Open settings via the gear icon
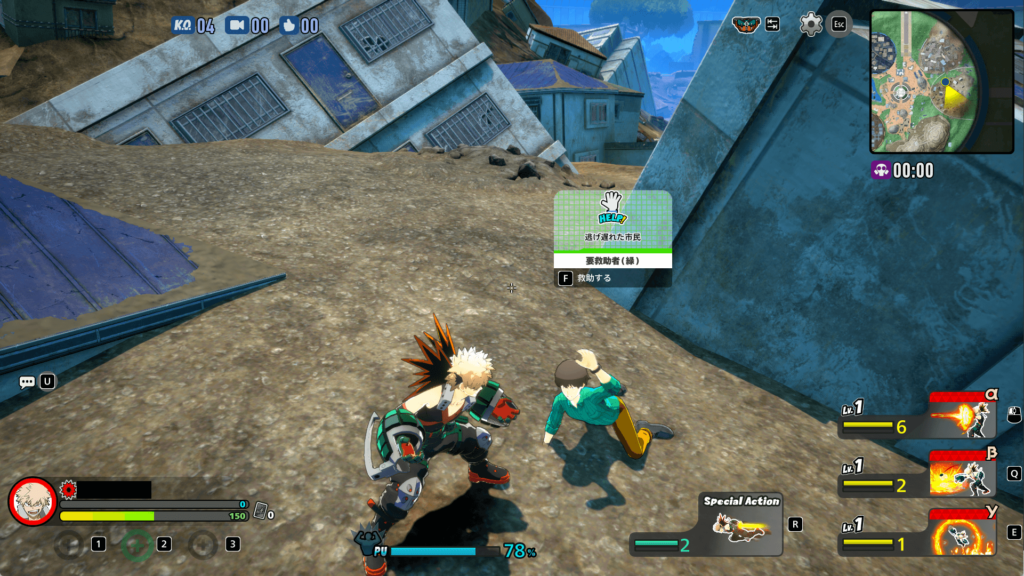 [x=811, y=24]
